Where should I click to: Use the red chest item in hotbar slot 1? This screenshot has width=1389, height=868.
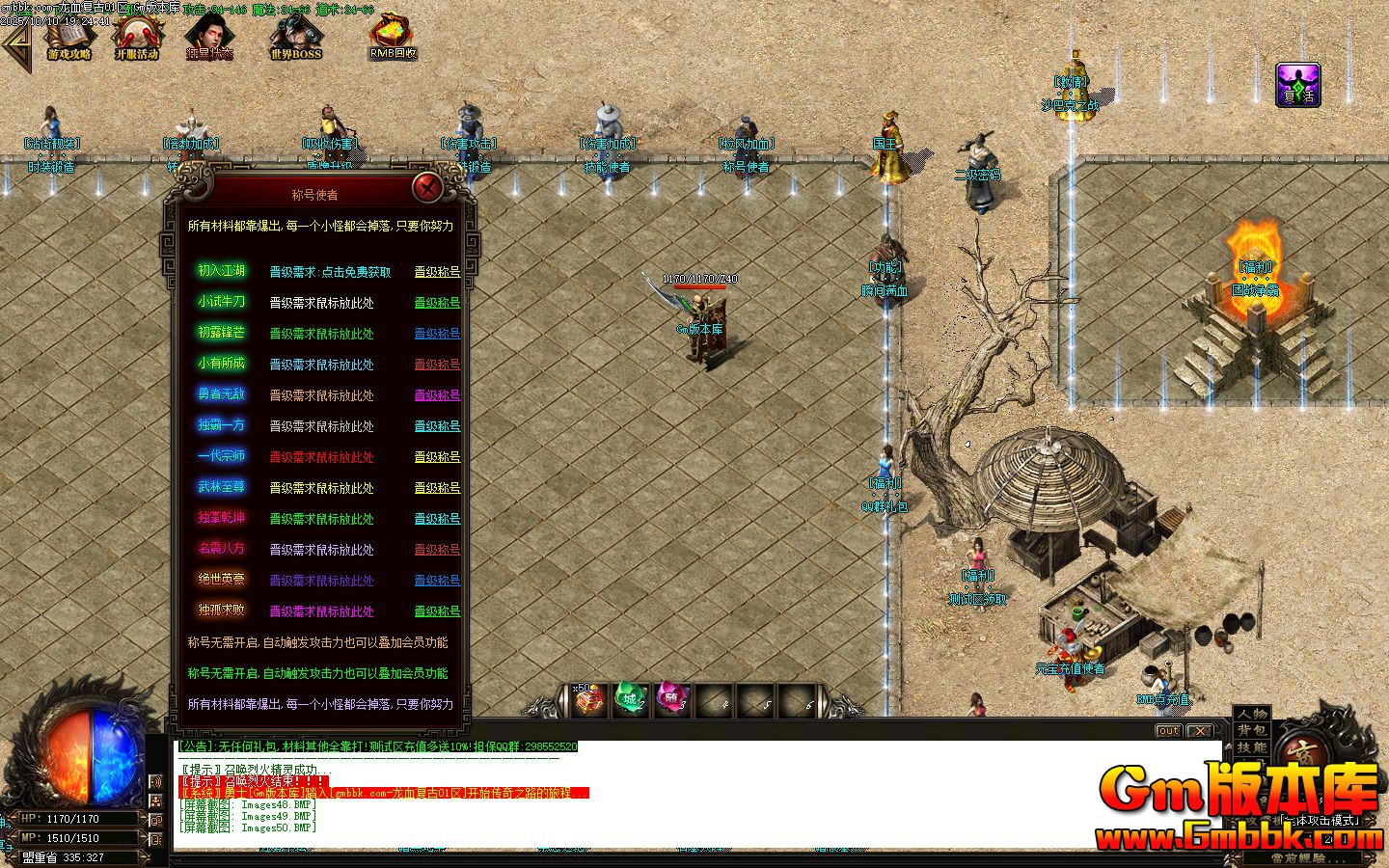pyautogui.click(x=588, y=700)
